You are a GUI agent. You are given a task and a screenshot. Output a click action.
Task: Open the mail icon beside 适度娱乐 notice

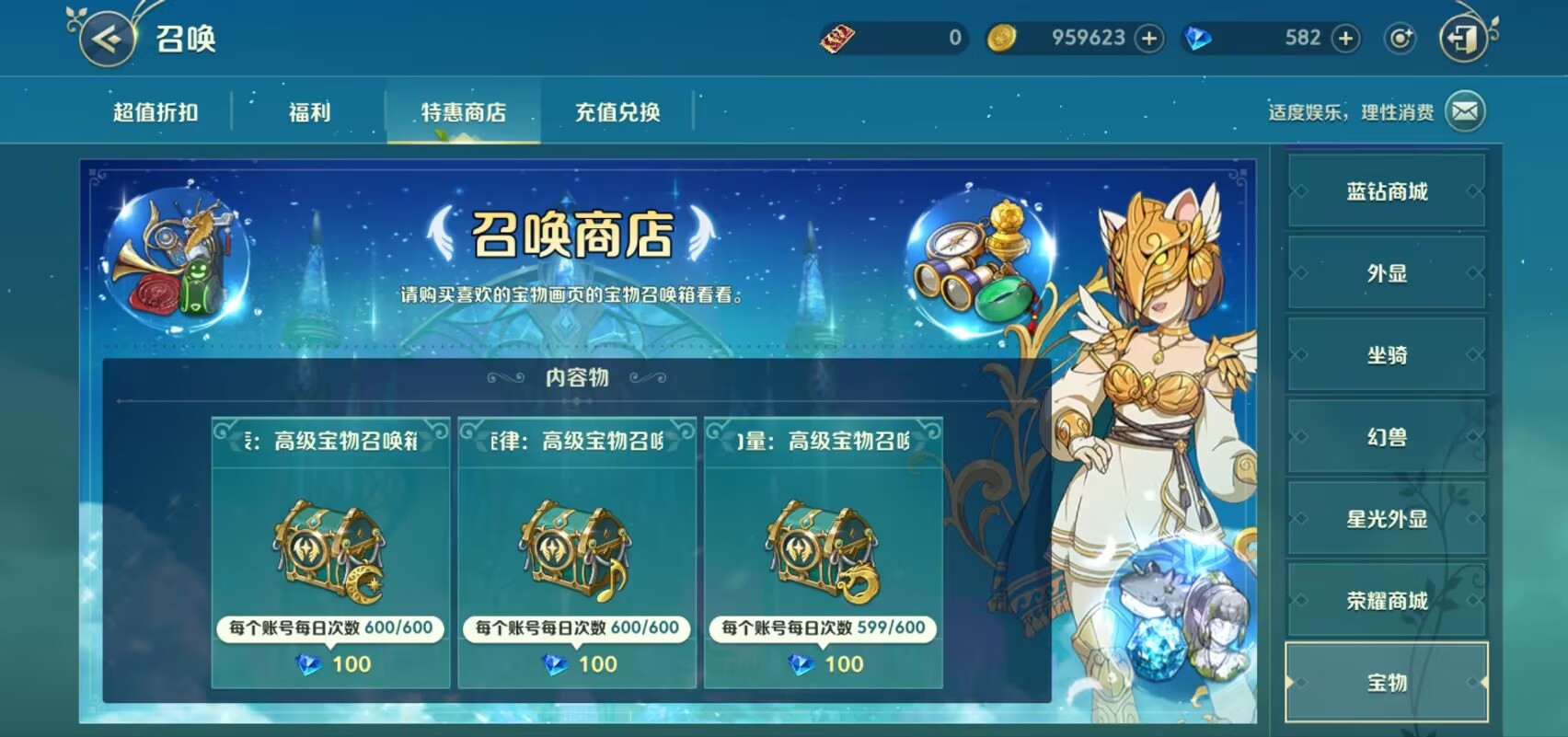click(x=1464, y=109)
